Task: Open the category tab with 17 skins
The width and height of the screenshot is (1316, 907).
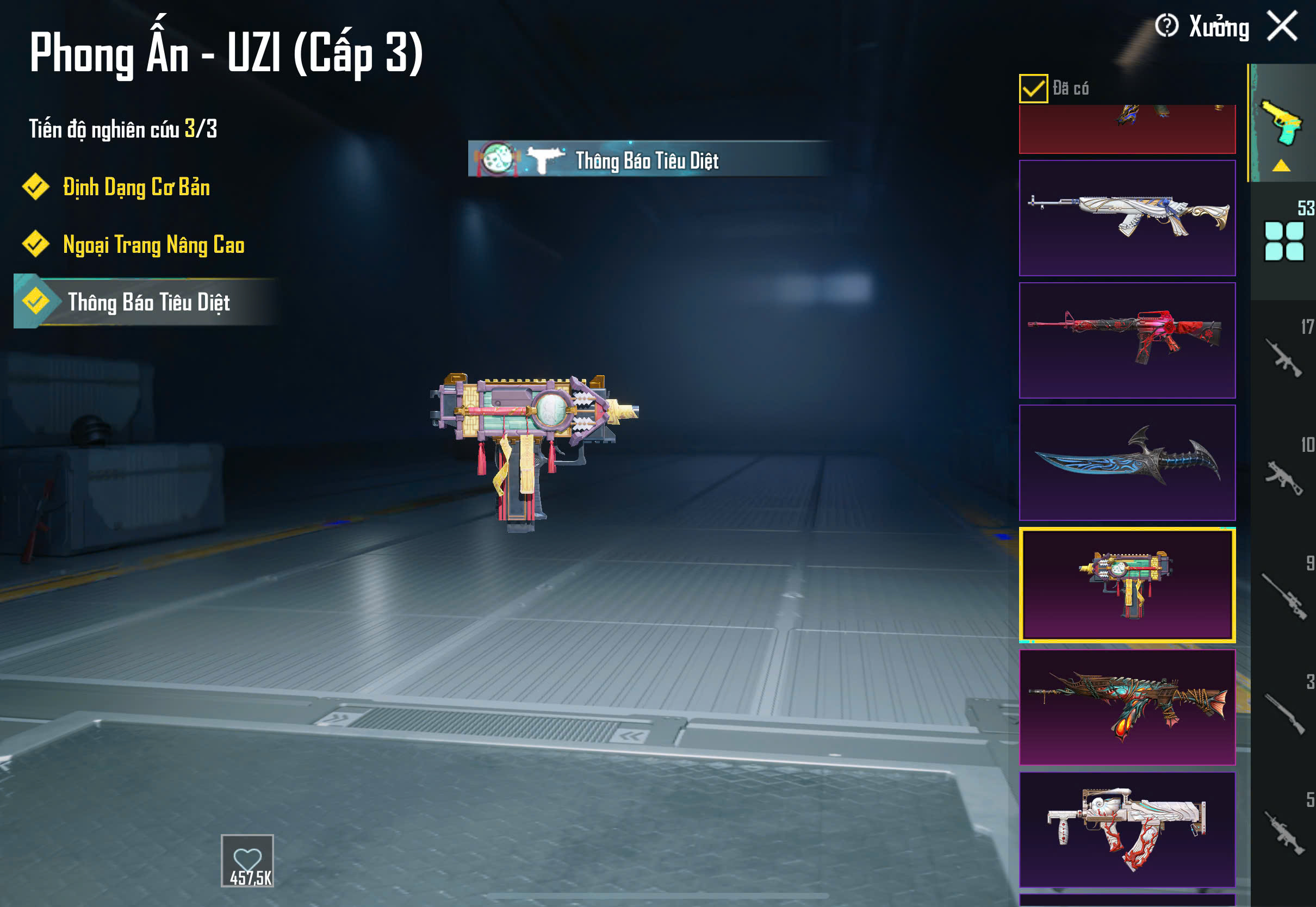Action: coord(1283,358)
